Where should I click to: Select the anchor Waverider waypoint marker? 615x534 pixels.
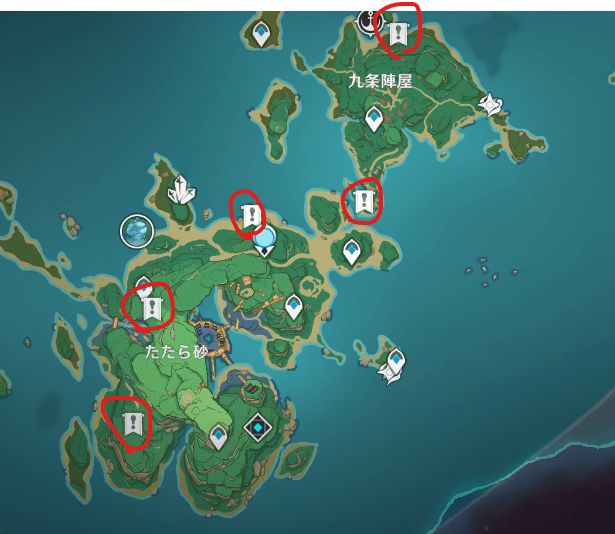371,18
